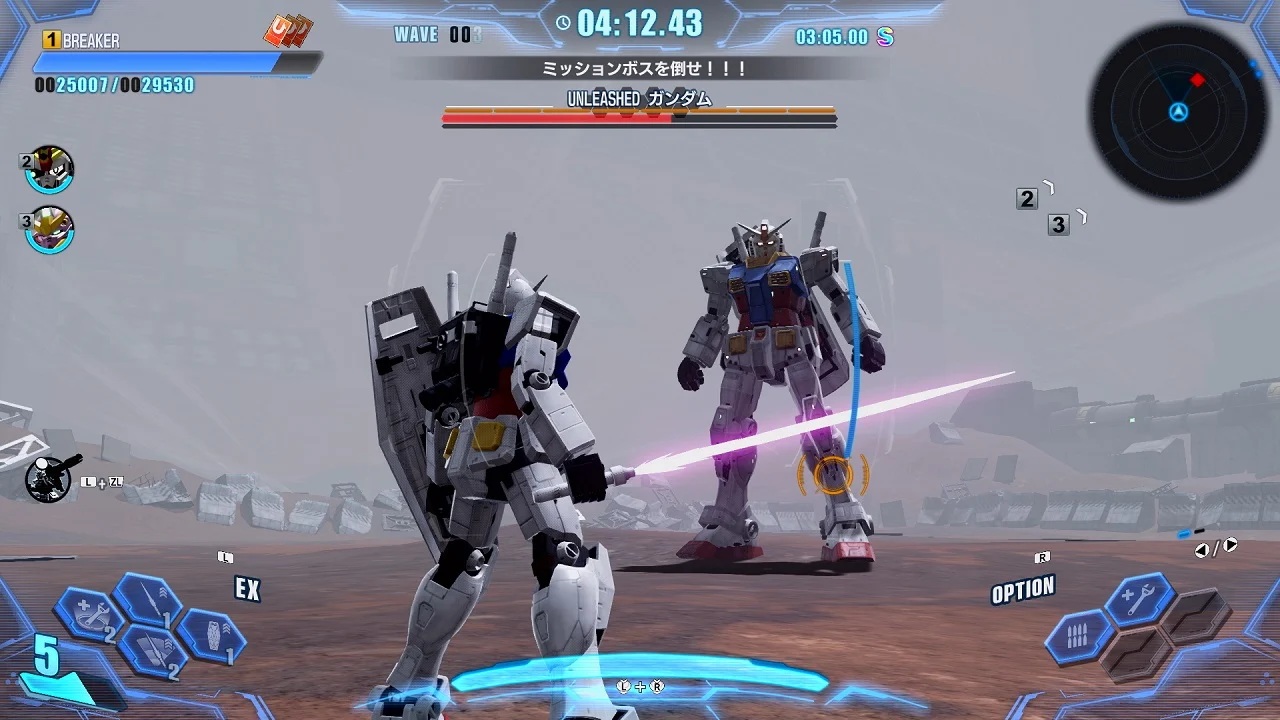The width and height of the screenshot is (1280, 720).
Task: Select the bazooka weapon silhouette icon
Action: coord(52,478)
